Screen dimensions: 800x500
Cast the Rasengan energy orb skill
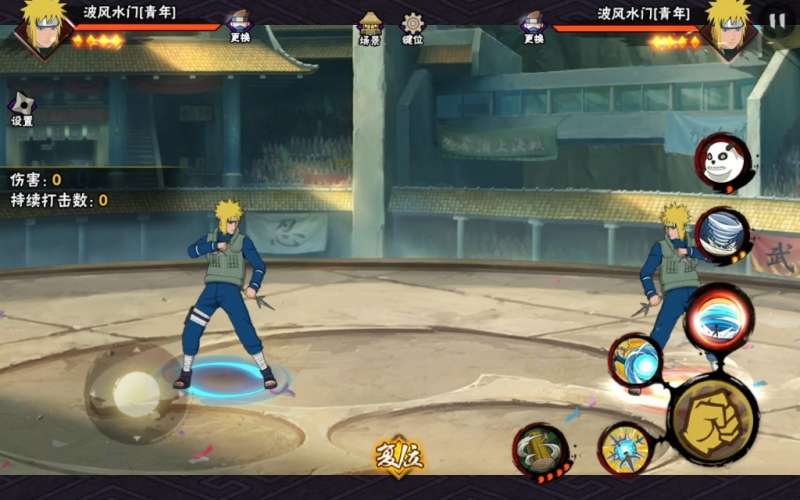tap(637, 362)
